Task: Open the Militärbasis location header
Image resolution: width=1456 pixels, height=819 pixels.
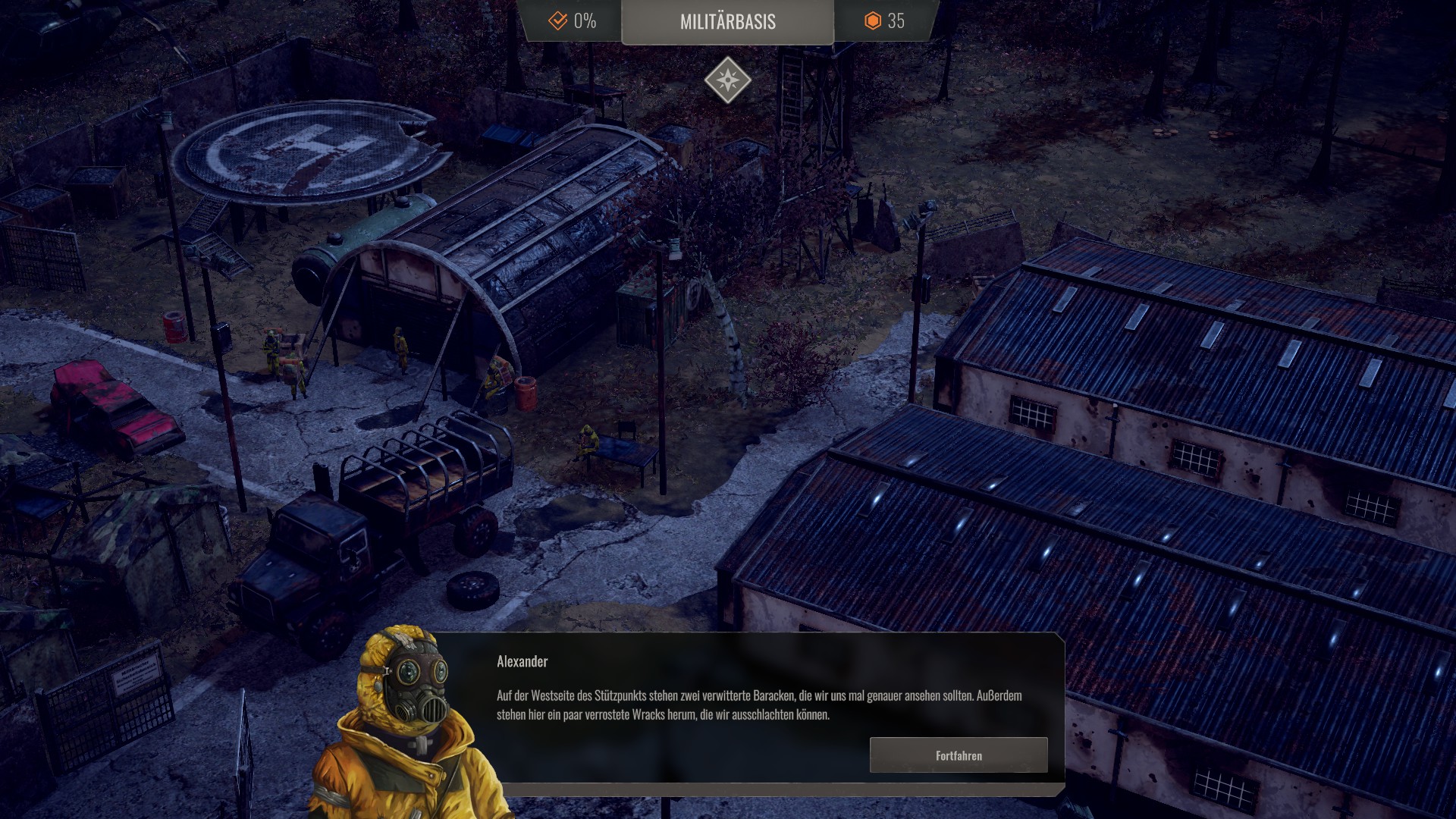Action: tap(727, 22)
